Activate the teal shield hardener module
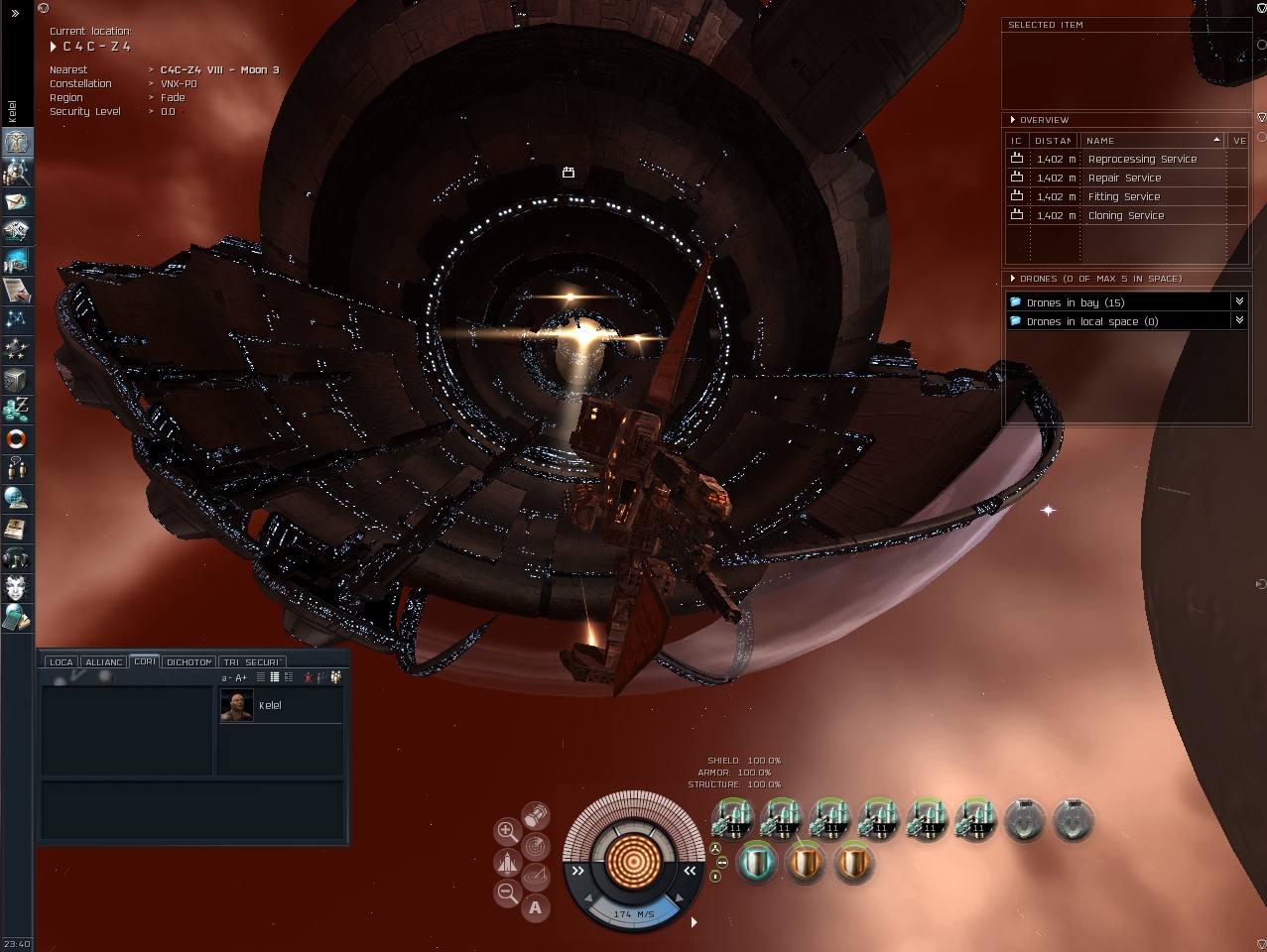This screenshot has height=952, width=1267. click(756, 863)
